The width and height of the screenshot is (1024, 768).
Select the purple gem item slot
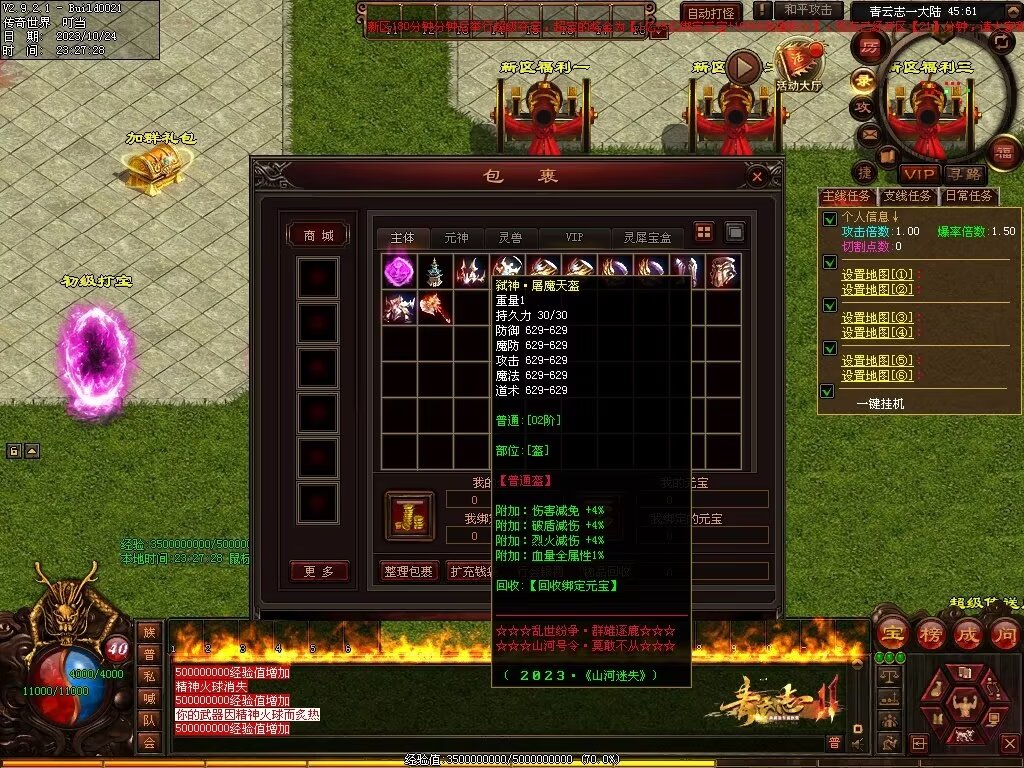tap(400, 271)
